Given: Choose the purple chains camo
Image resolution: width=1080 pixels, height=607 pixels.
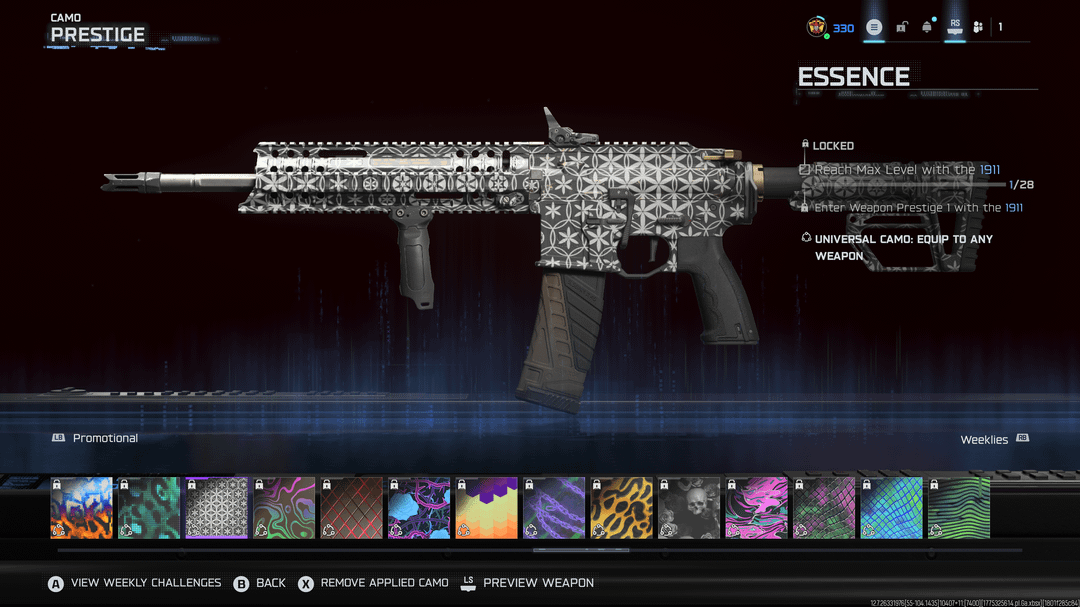Looking at the screenshot, I should click(x=554, y=508).
